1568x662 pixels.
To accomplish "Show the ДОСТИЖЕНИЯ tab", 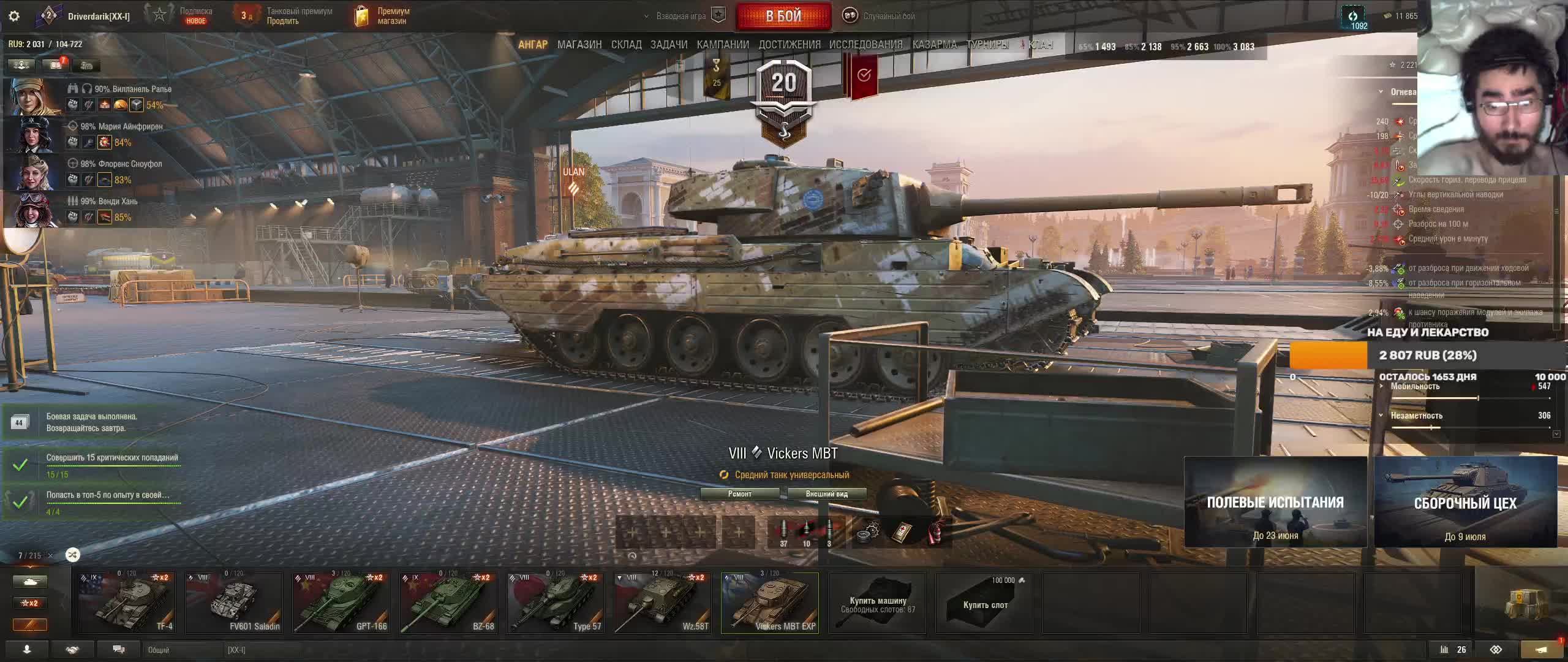I will [790, 45].
